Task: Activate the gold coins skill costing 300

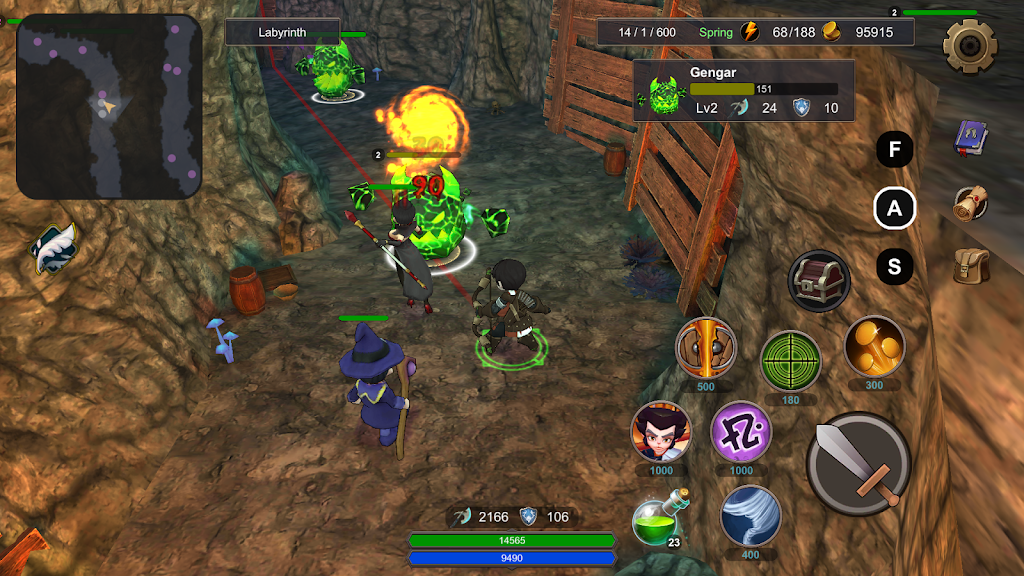Action: (874, 347)
